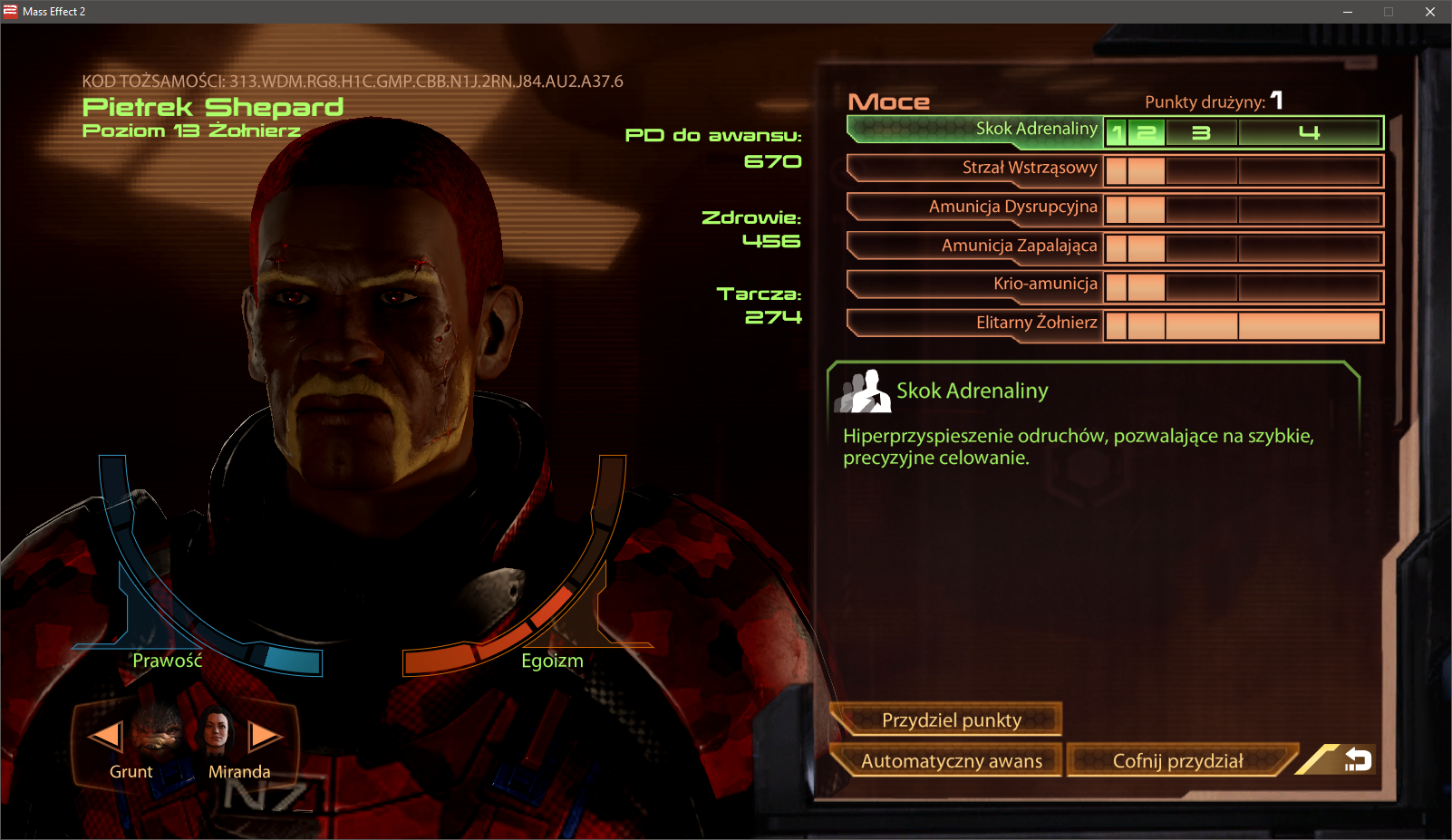Select rank 4 of Skok Adrenaliny
This screenshot has width=1452, height=840.
point(1308,131)
